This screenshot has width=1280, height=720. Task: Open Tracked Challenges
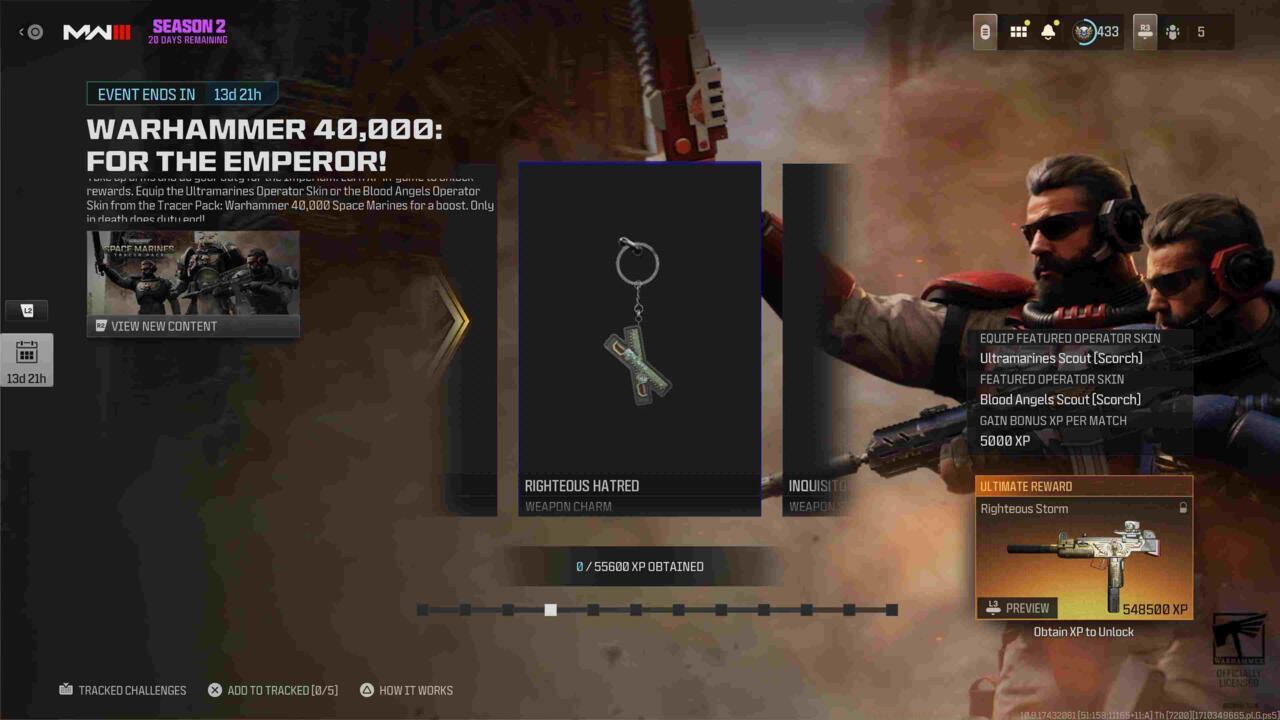point(123,690)
